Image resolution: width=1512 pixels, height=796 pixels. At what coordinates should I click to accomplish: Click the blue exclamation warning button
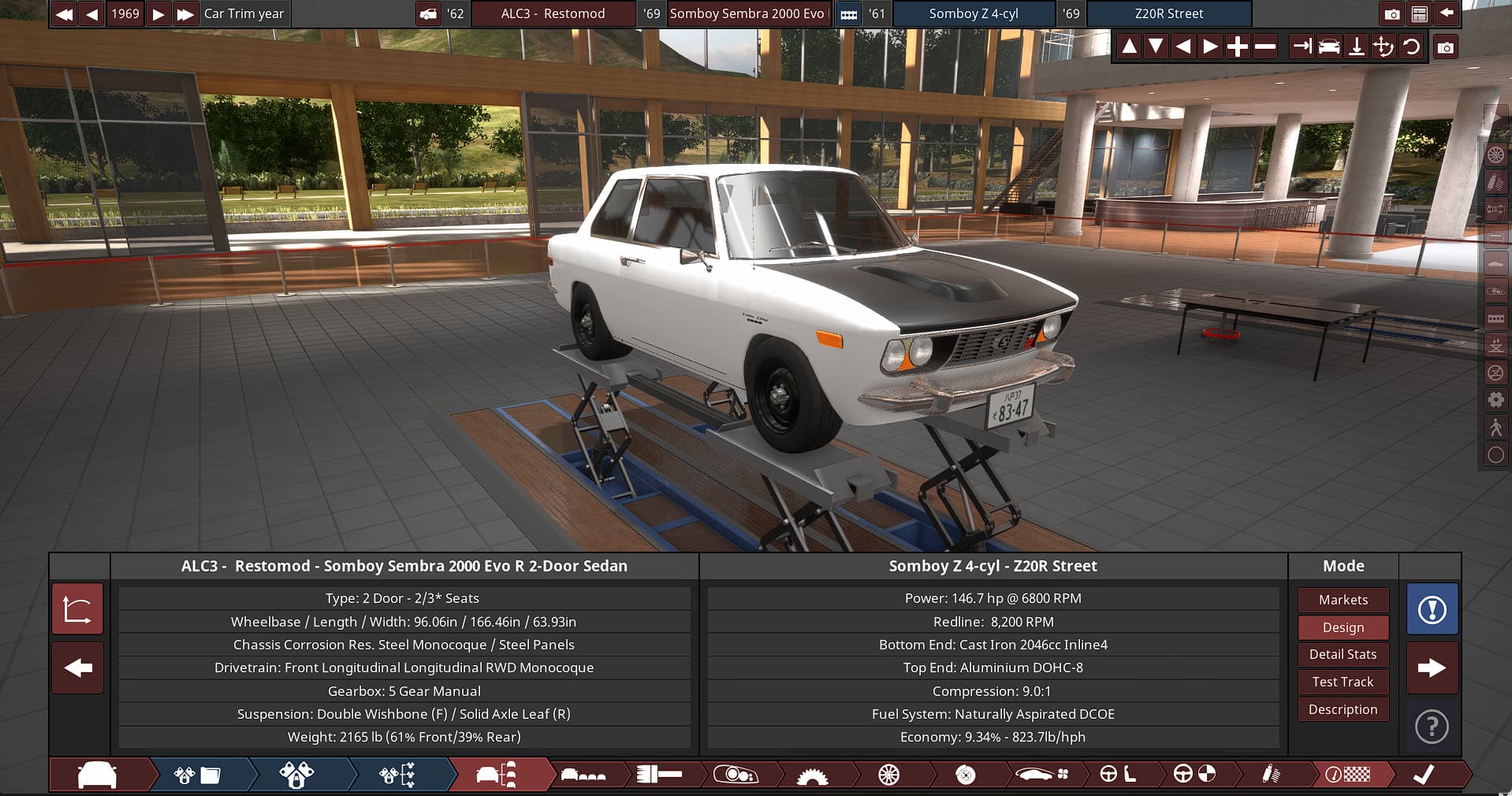tap(1432, 609)
